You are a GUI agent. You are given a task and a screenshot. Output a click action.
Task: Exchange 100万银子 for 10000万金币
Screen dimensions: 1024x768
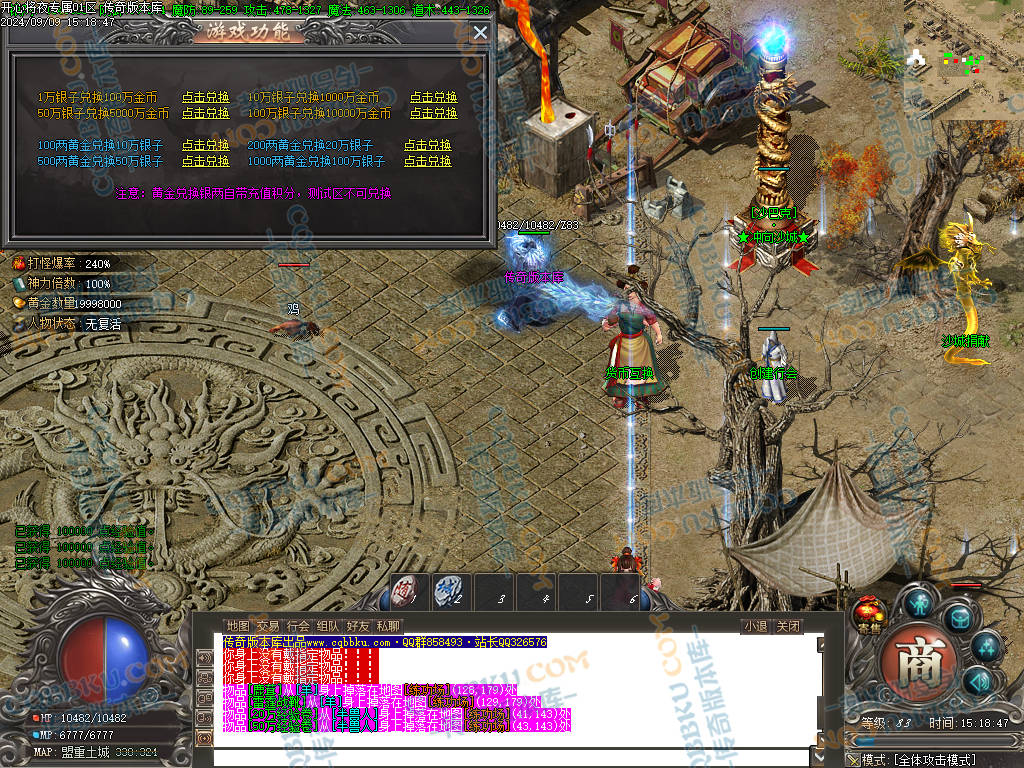coord(433,113)
